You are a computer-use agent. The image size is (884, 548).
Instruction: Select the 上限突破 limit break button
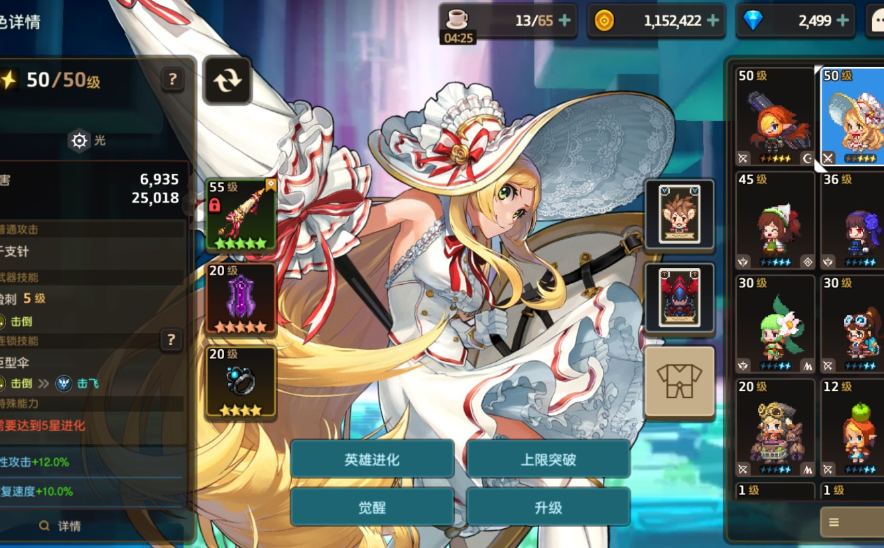coord(548,460)
